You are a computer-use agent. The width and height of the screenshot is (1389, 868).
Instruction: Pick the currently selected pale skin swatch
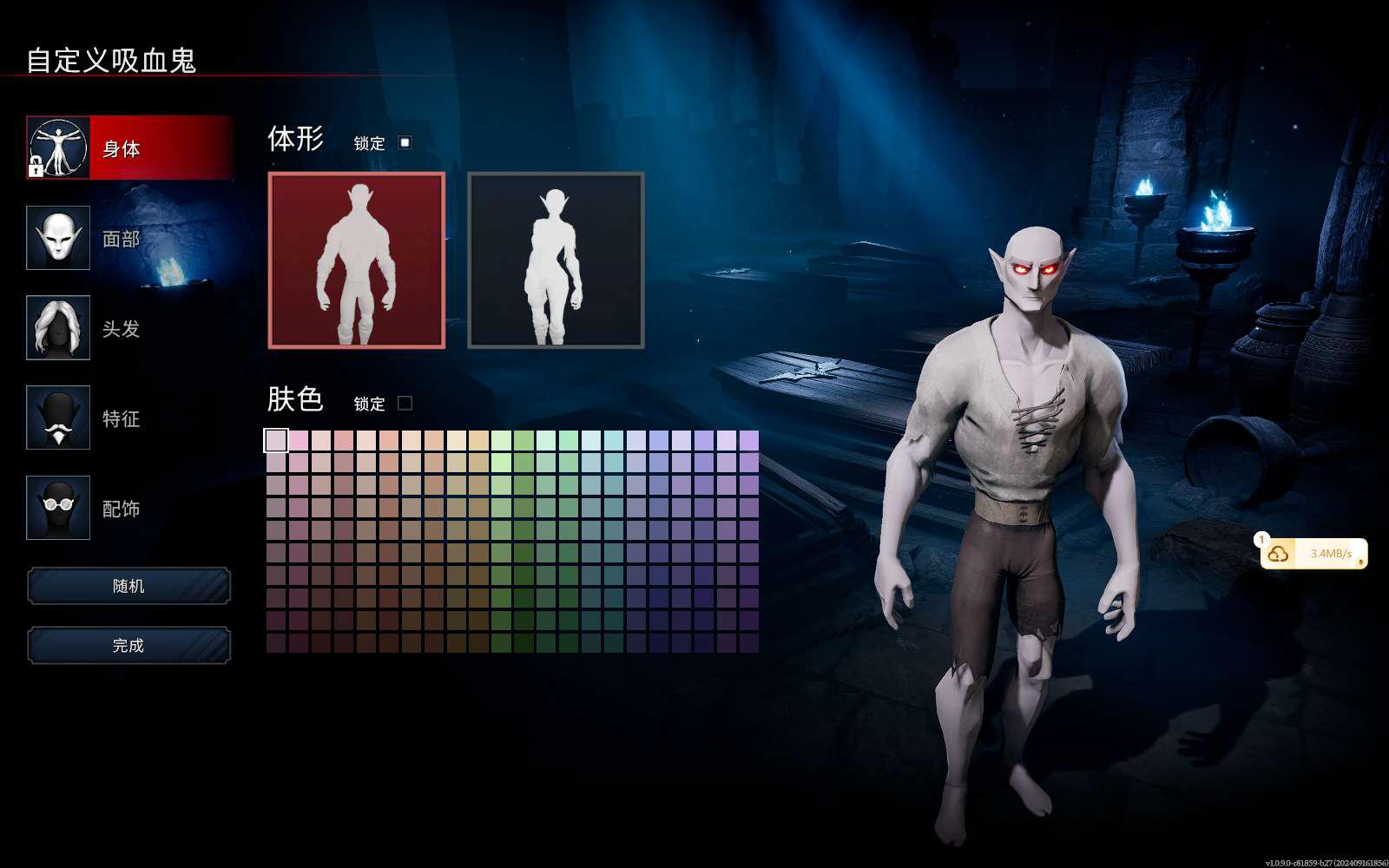pyautogui.click(x=276, y=441)
